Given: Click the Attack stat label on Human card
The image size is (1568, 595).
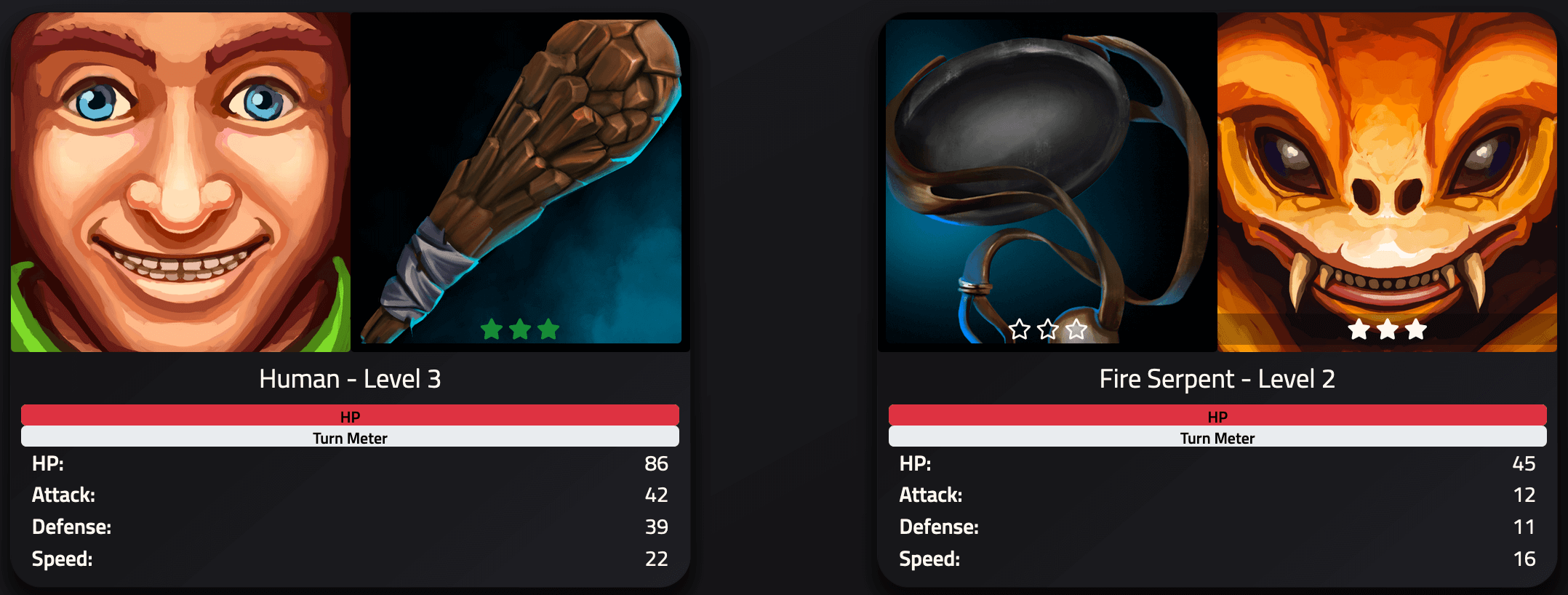Looking at the screenshot, I should pos(63,495).
